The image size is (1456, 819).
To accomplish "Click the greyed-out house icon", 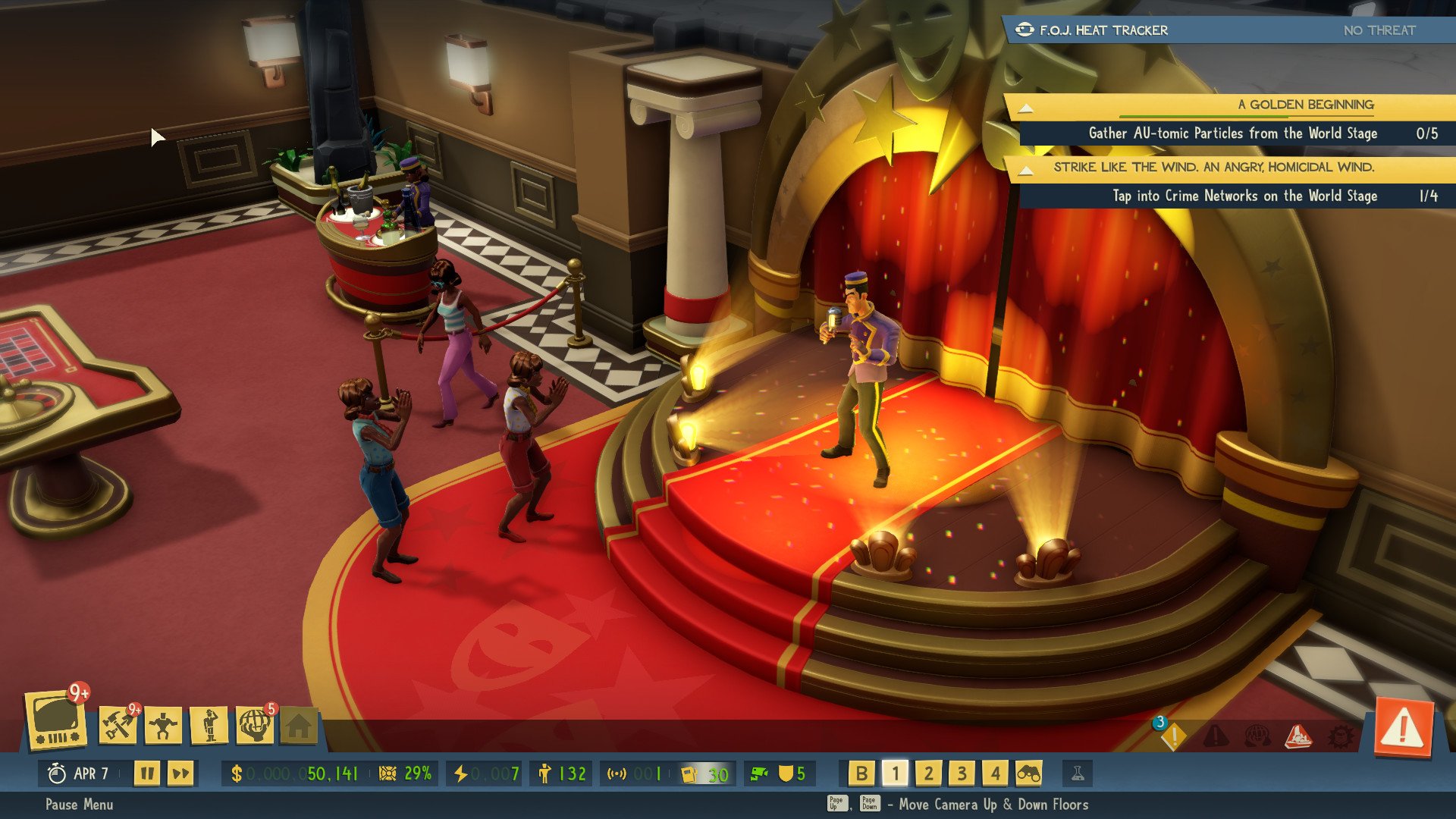I will pos(299,726).
